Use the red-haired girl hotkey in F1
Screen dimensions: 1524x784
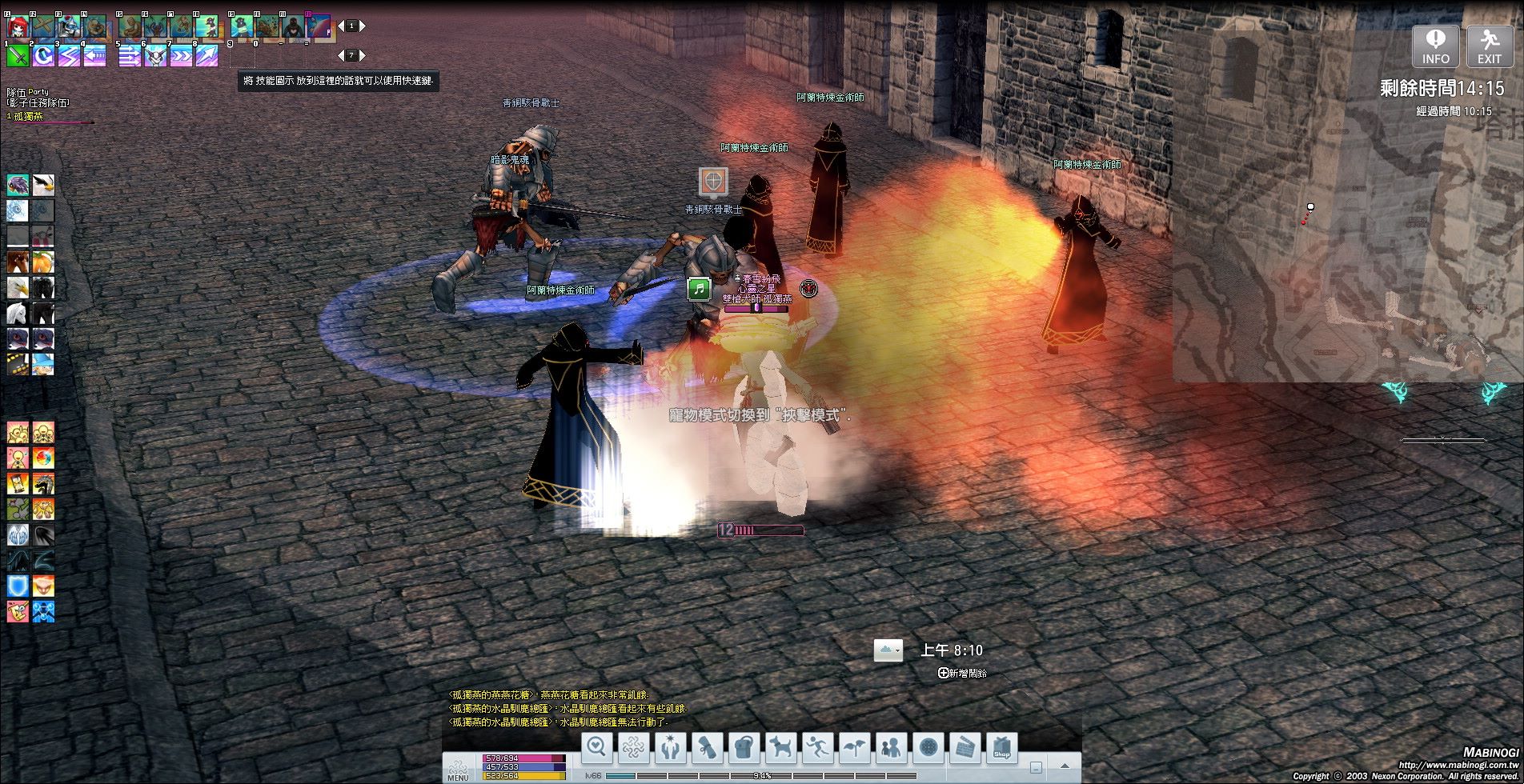tap(18, 26)
